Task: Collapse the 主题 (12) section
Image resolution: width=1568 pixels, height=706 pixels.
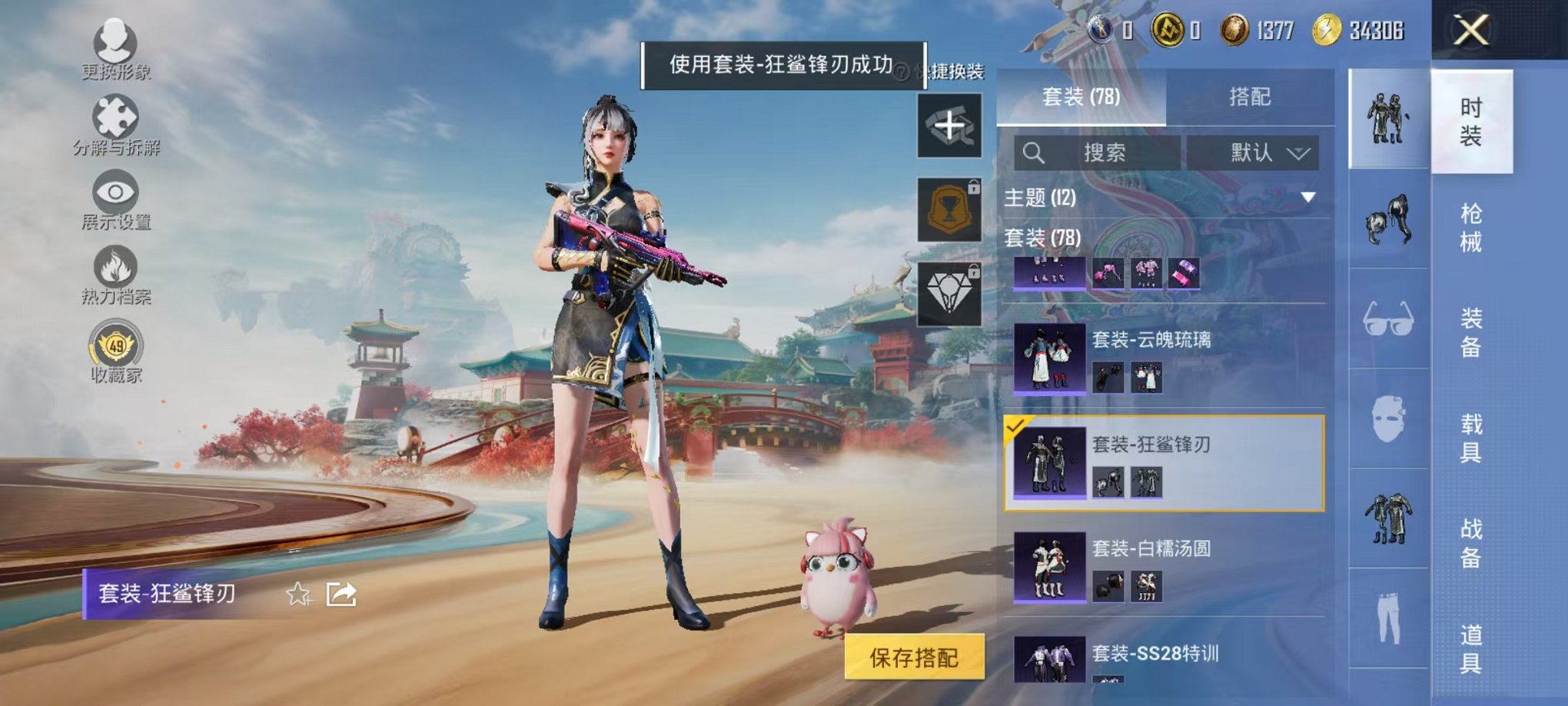Action: (x=1309, y=198)
